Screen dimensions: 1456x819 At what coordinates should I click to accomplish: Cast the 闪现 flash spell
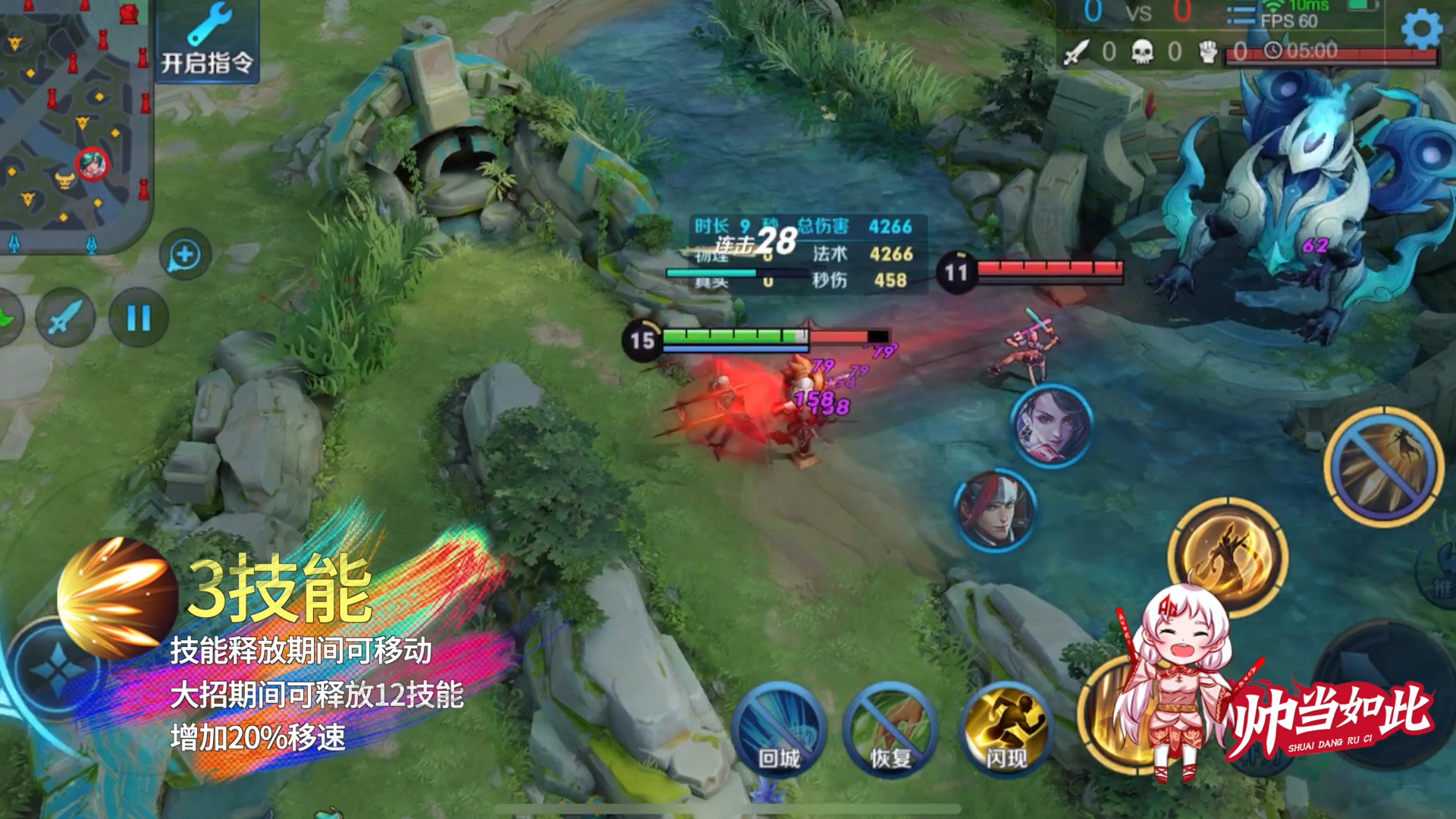(1006, 728)
